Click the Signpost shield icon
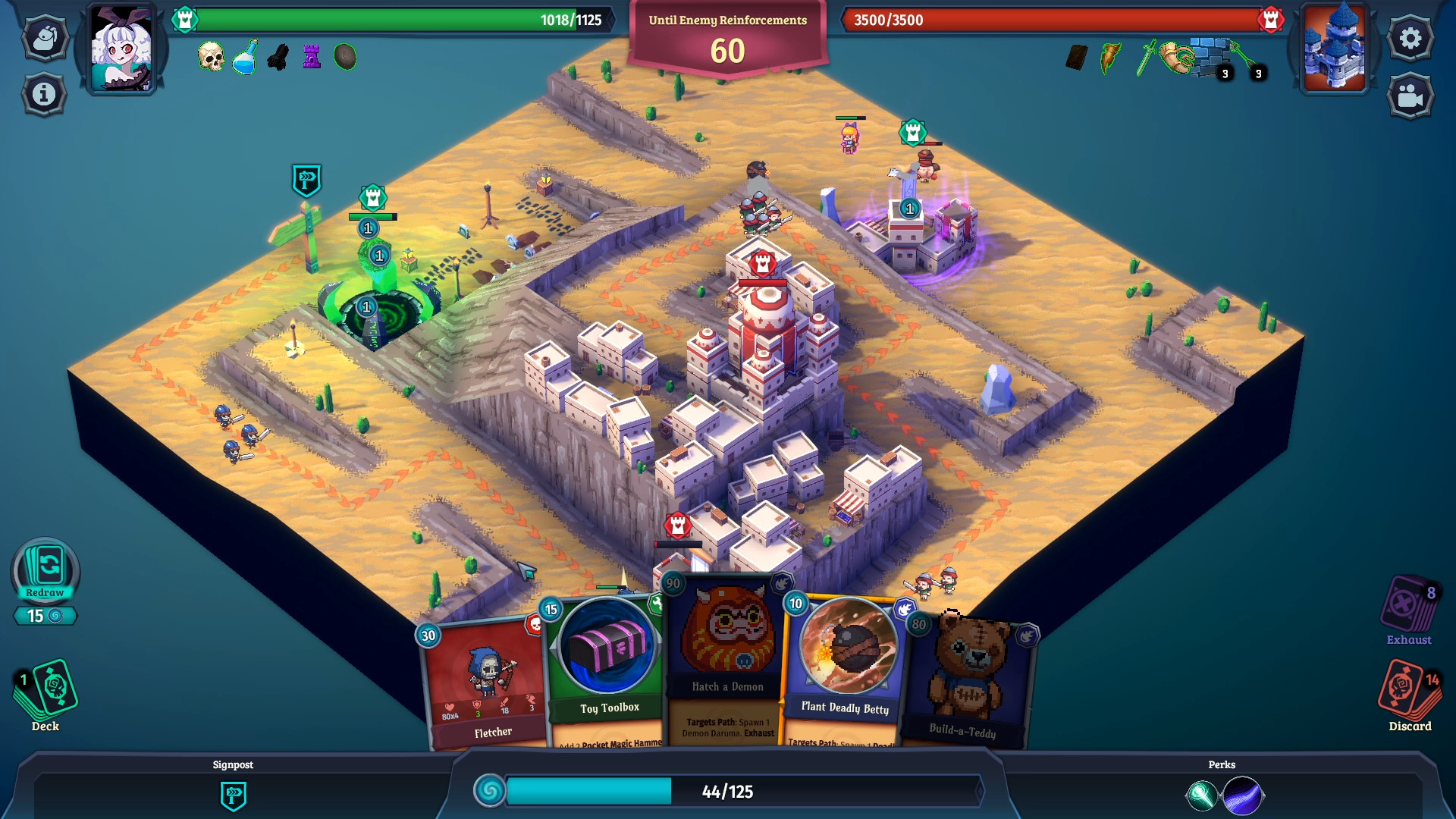 (x=233, y=795)
